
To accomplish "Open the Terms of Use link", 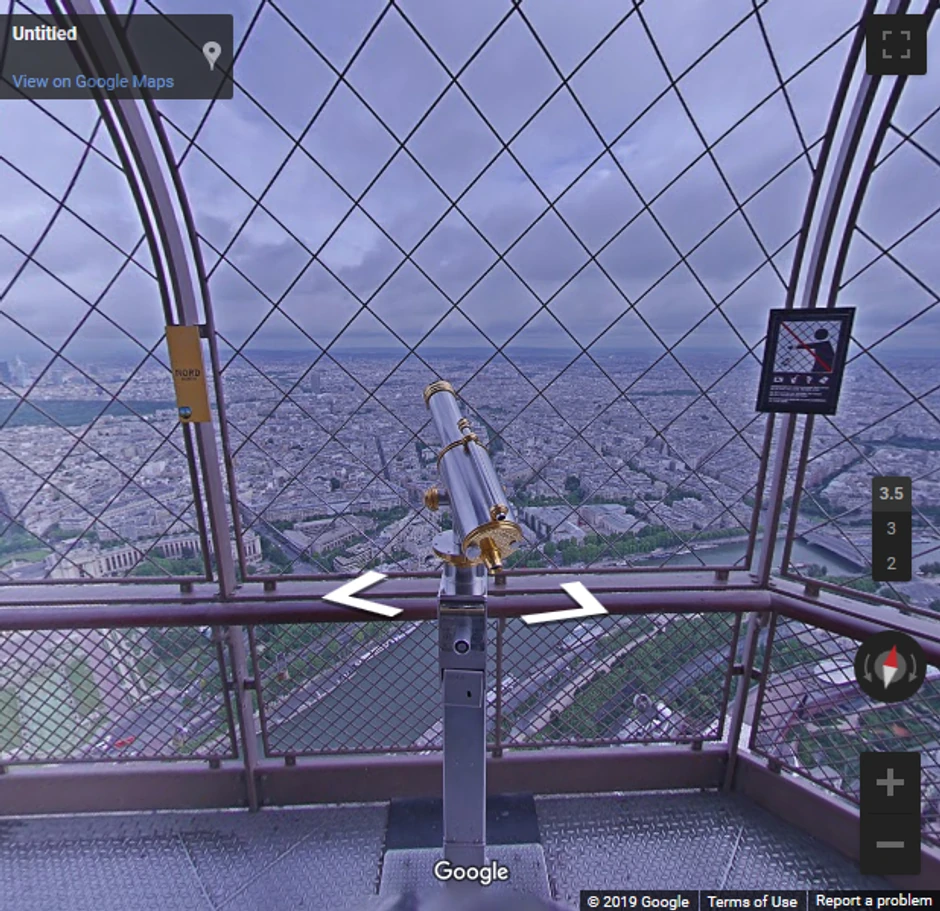I will tap(752, 901).
